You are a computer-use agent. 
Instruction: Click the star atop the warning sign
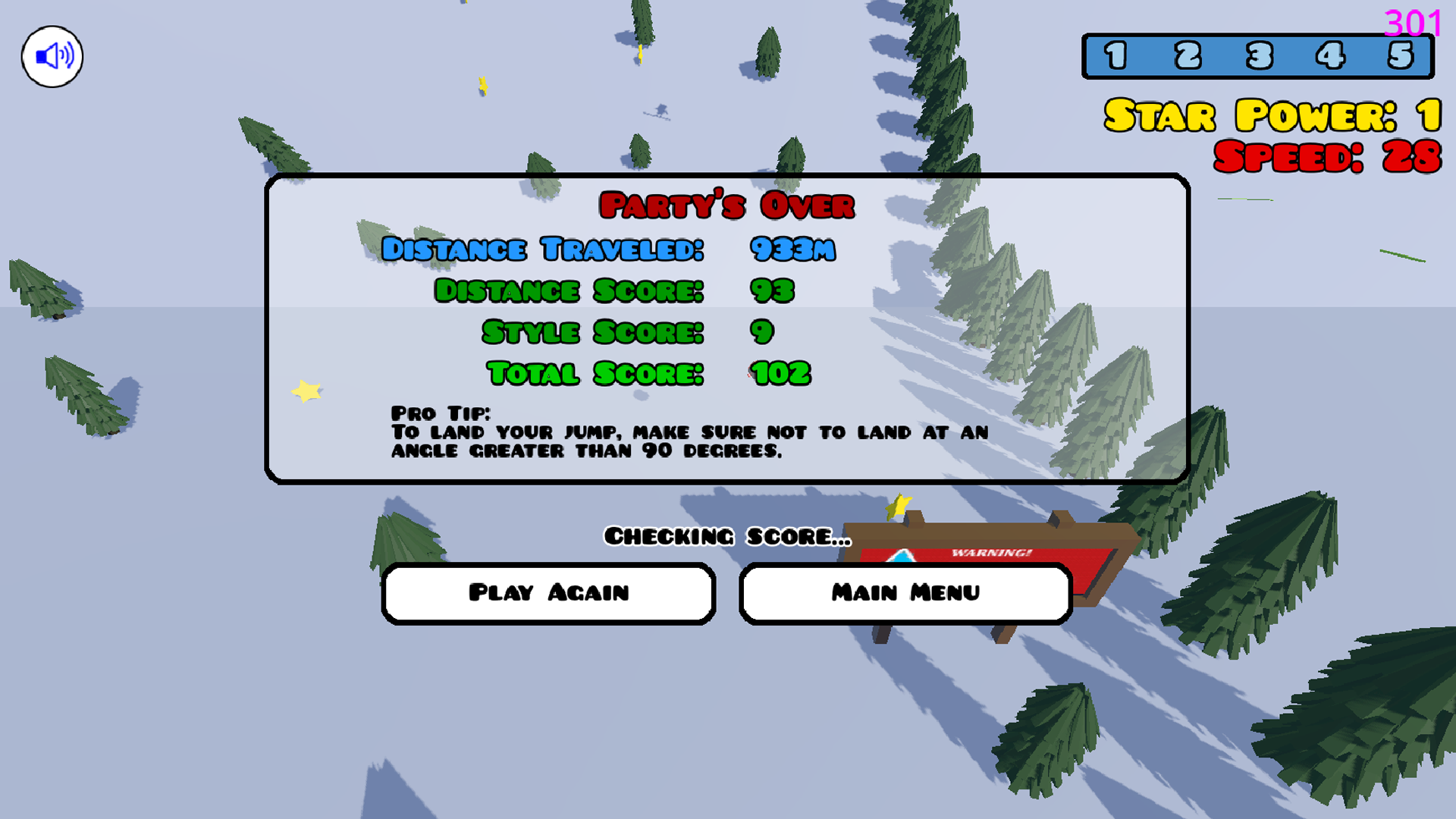897,507
